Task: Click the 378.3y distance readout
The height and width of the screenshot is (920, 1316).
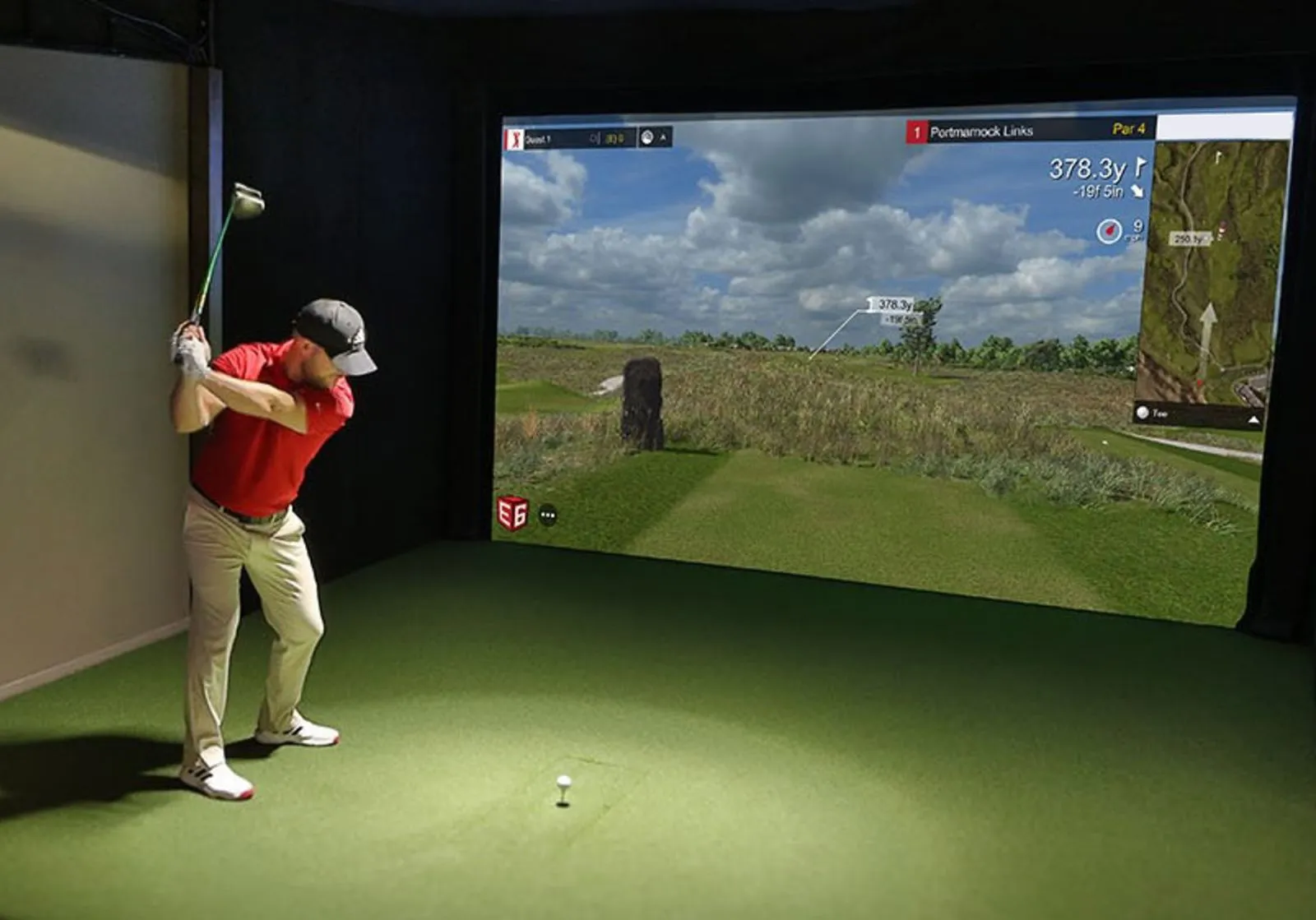Action: (1086, 167)
